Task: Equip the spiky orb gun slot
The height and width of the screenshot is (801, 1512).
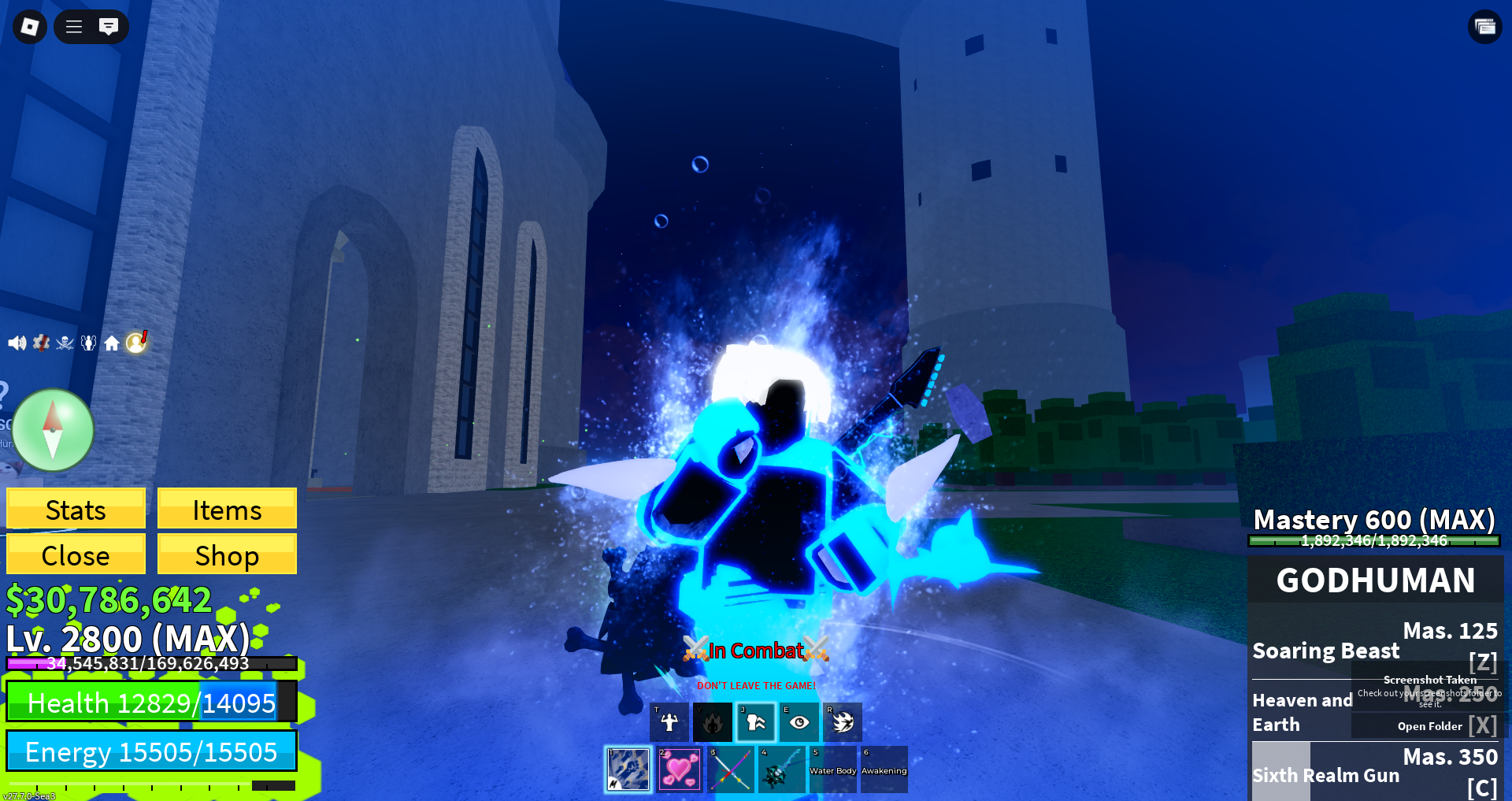Action: pos(781,769)
